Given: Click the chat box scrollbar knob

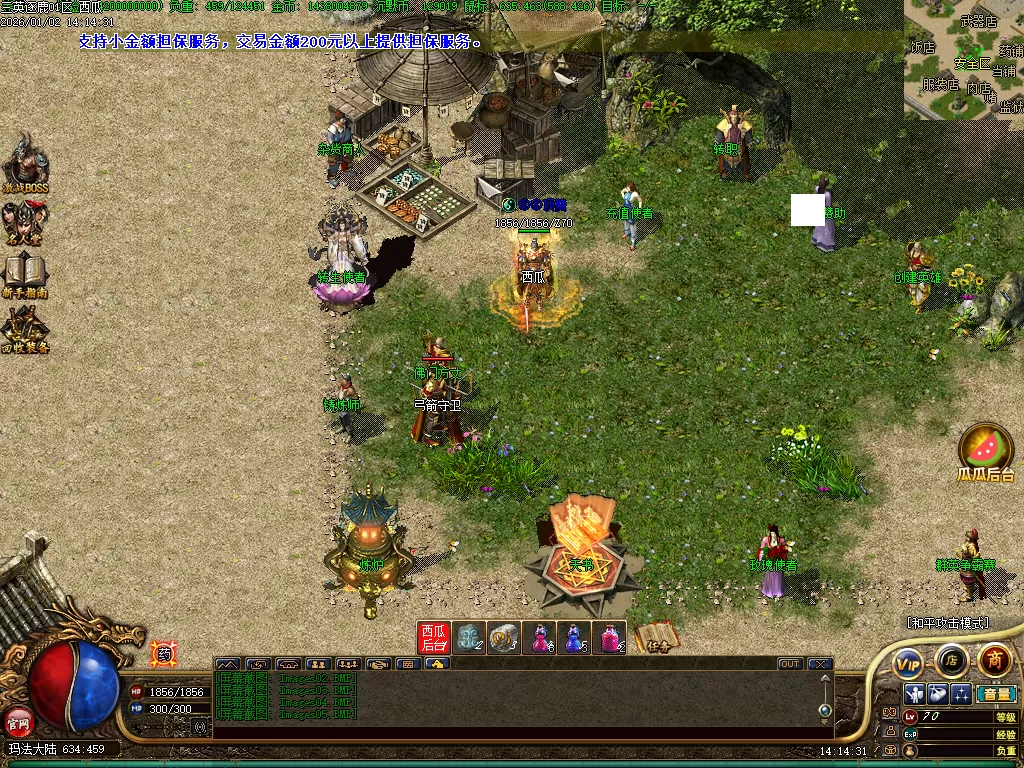Looking at the screenshot, I should click(x=824, y=709).
